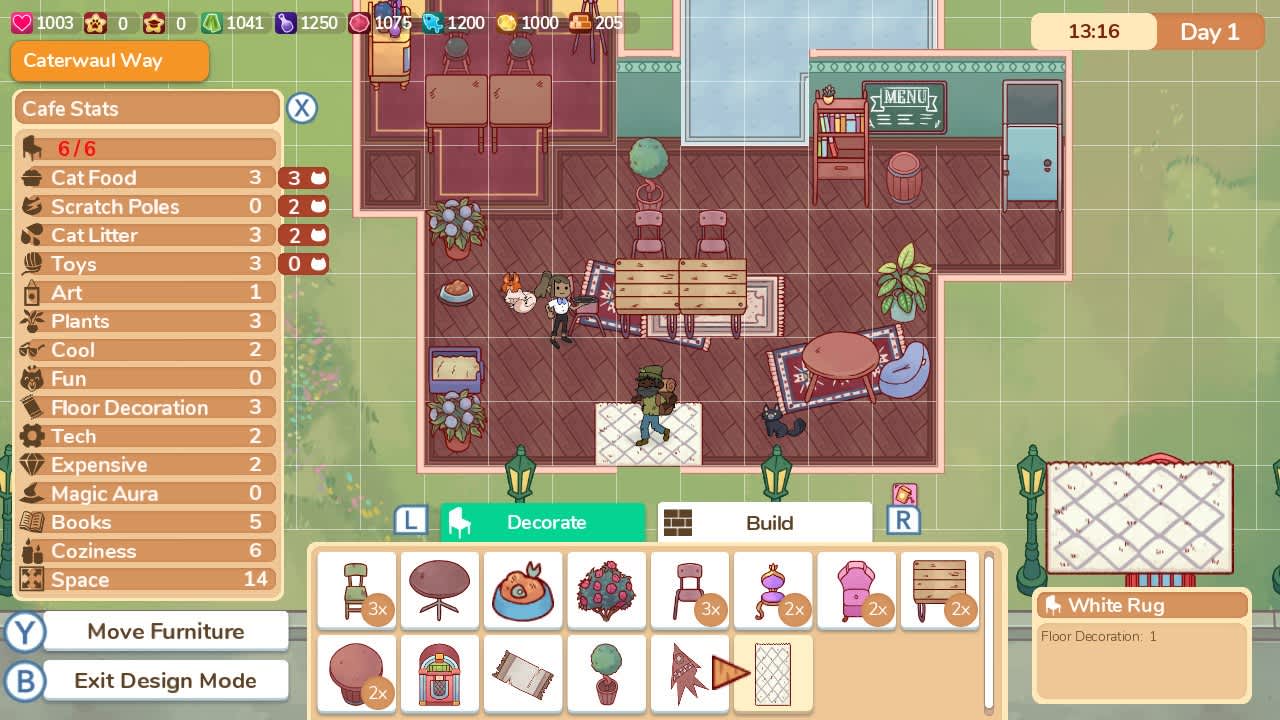Image resolution: width=1280 pixels, height=720 pixels.
Task: Select the jukebox furniture item
Action: [x=440, y=674]
